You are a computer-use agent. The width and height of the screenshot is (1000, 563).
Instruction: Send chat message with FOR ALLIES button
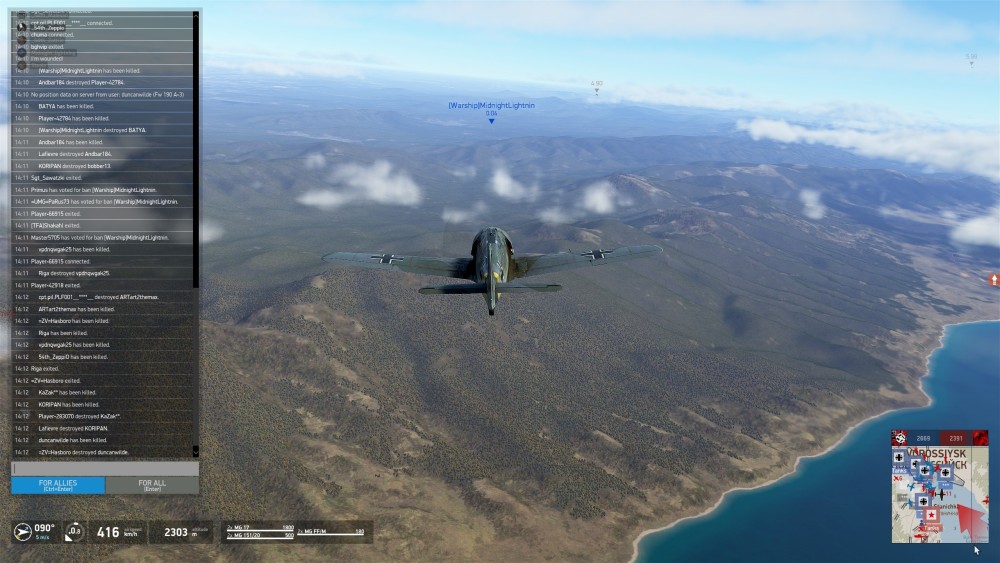click(x=58, y=485)
